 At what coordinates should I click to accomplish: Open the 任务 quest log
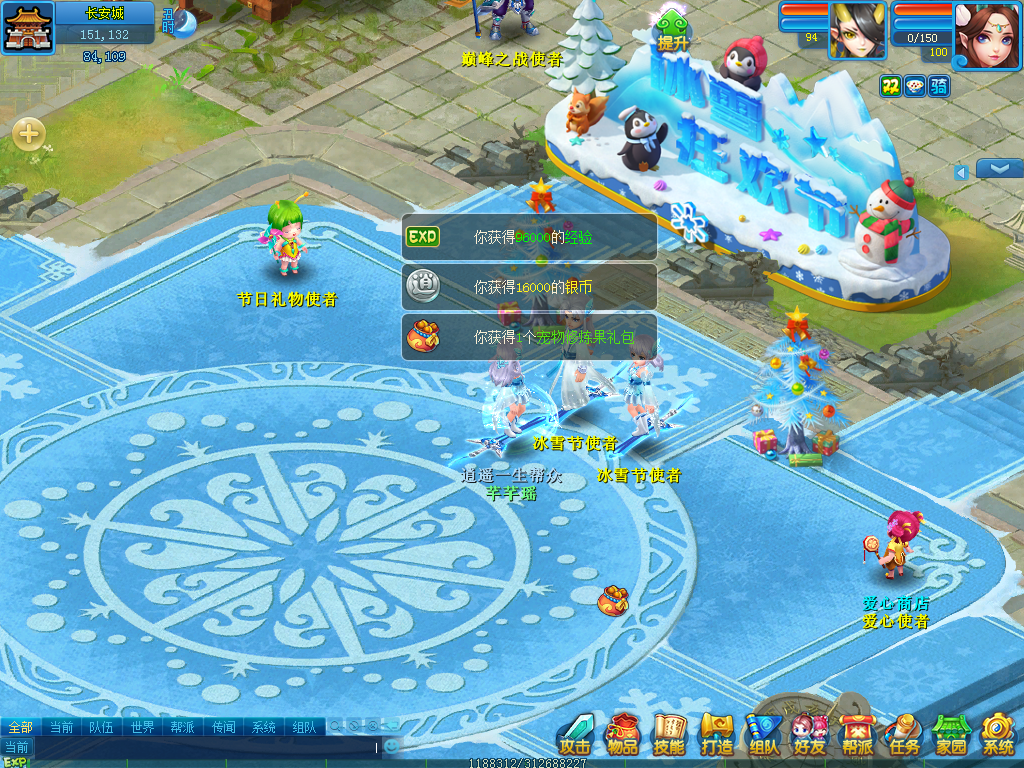pyautogui.click(x=904, y=735)
